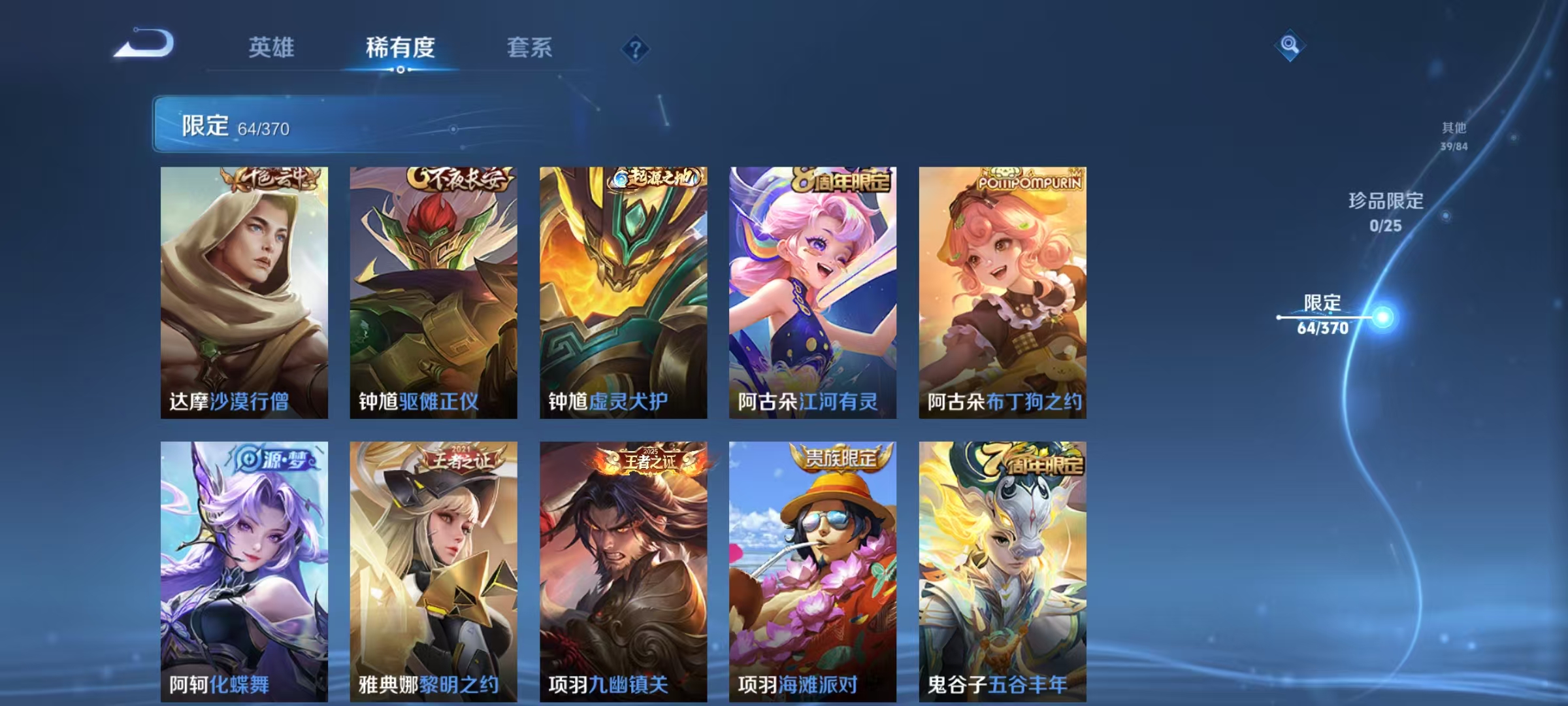1568x706 pixels.
Task: Switch to the 套系 tab
Action: (529, 47)
